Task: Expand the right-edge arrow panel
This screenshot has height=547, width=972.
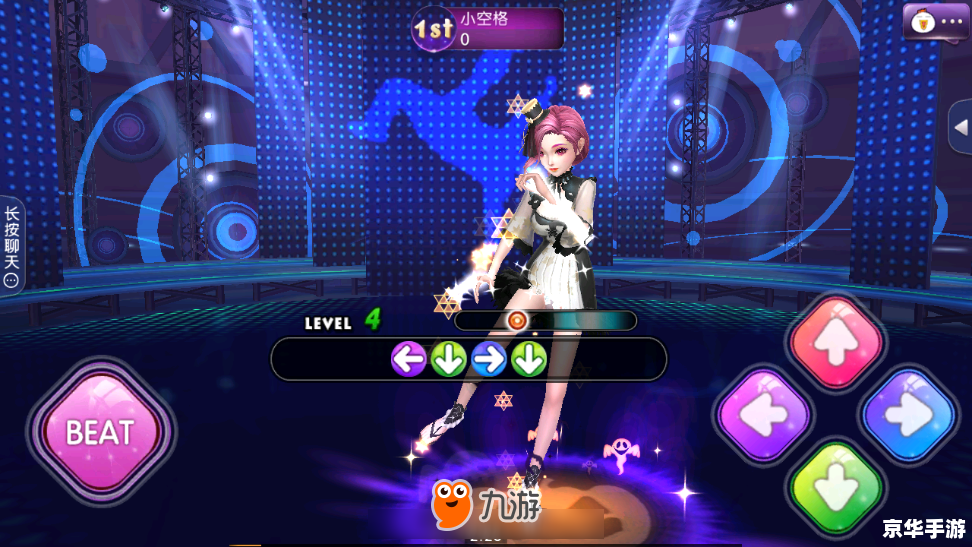Action: (x=960, y=127)
